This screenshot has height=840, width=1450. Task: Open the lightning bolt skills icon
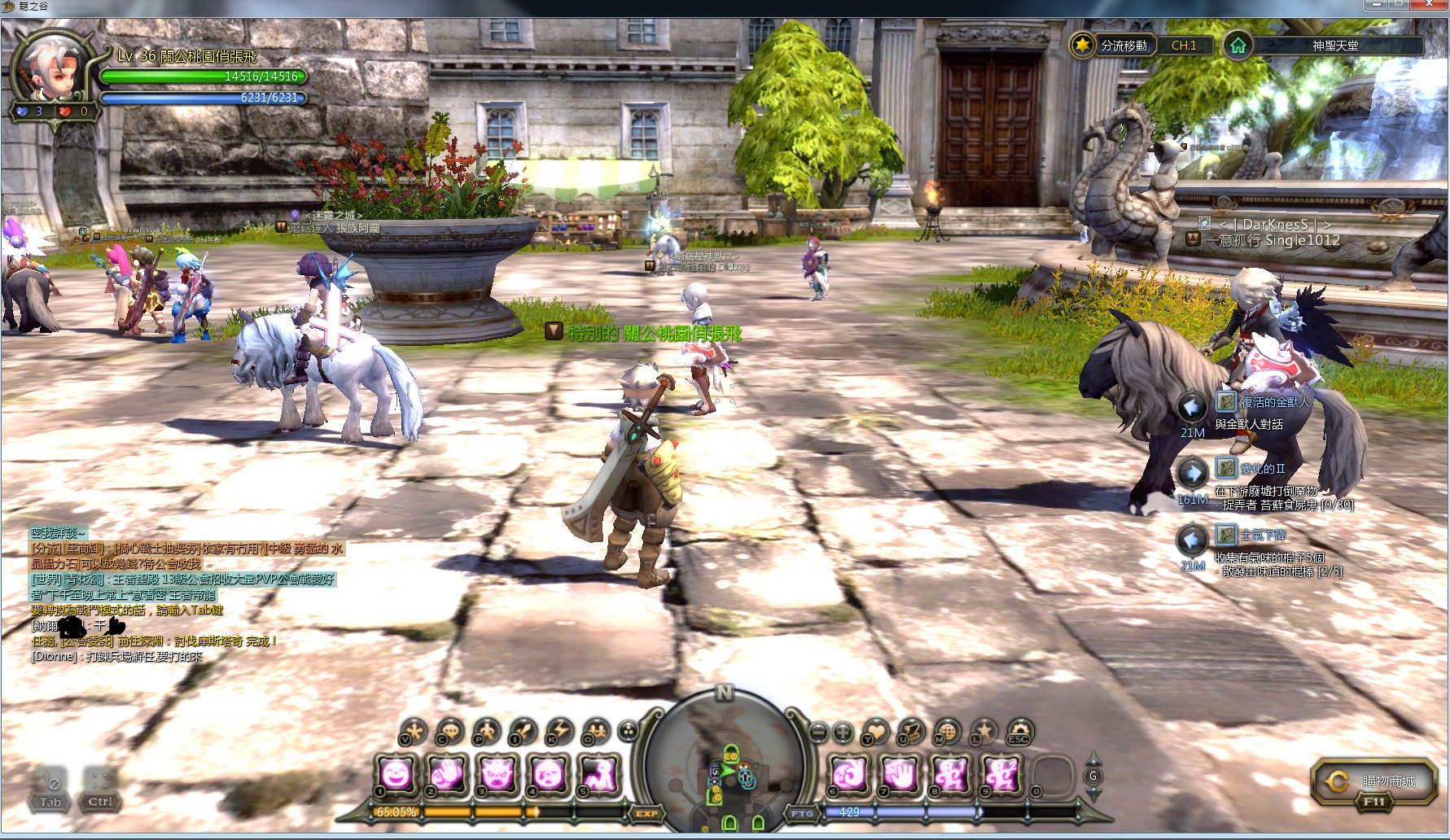pyautogui.click(x=559, y=732)
